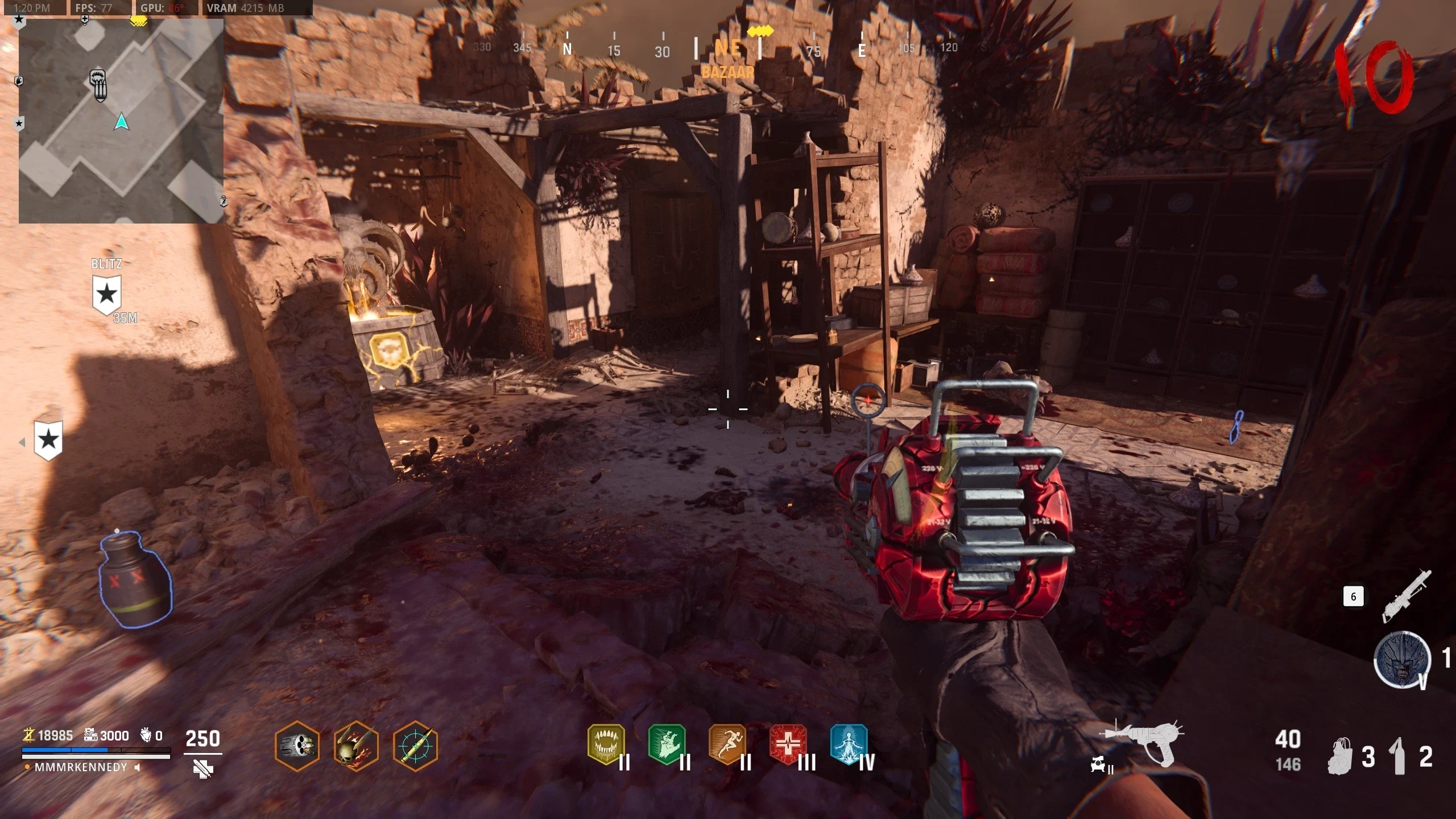Choose the blue glowing figure perk icon
The height and width of the screenshot is (819, 1456).
(849, 744)
